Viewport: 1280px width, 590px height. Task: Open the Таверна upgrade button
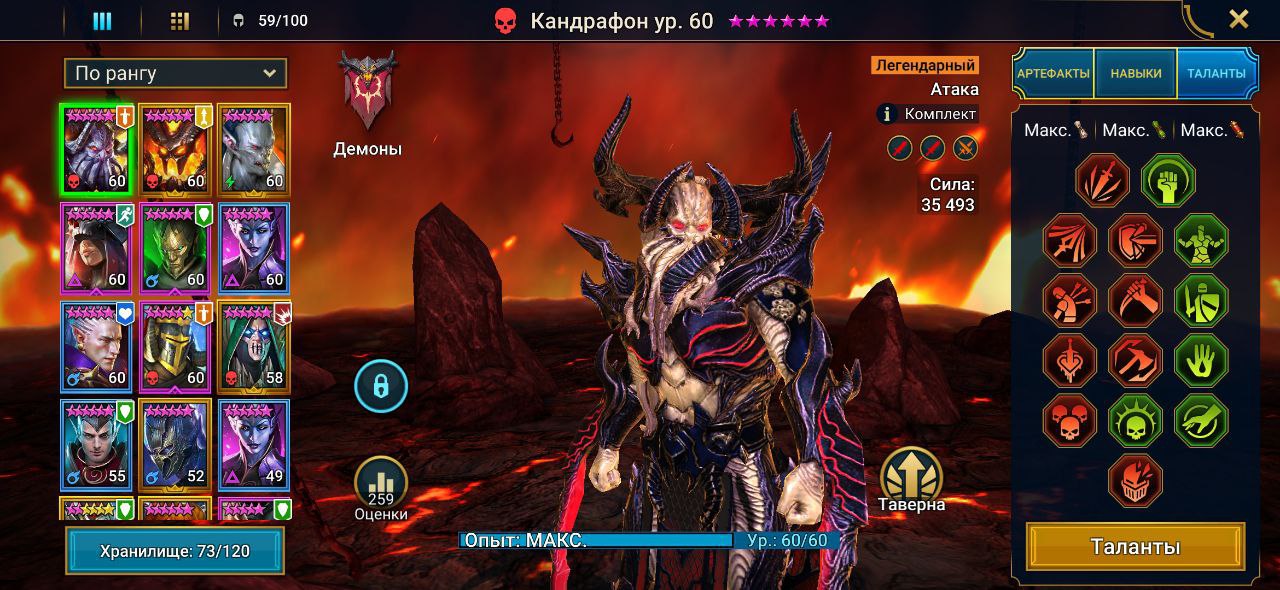[x=912, y=477]
